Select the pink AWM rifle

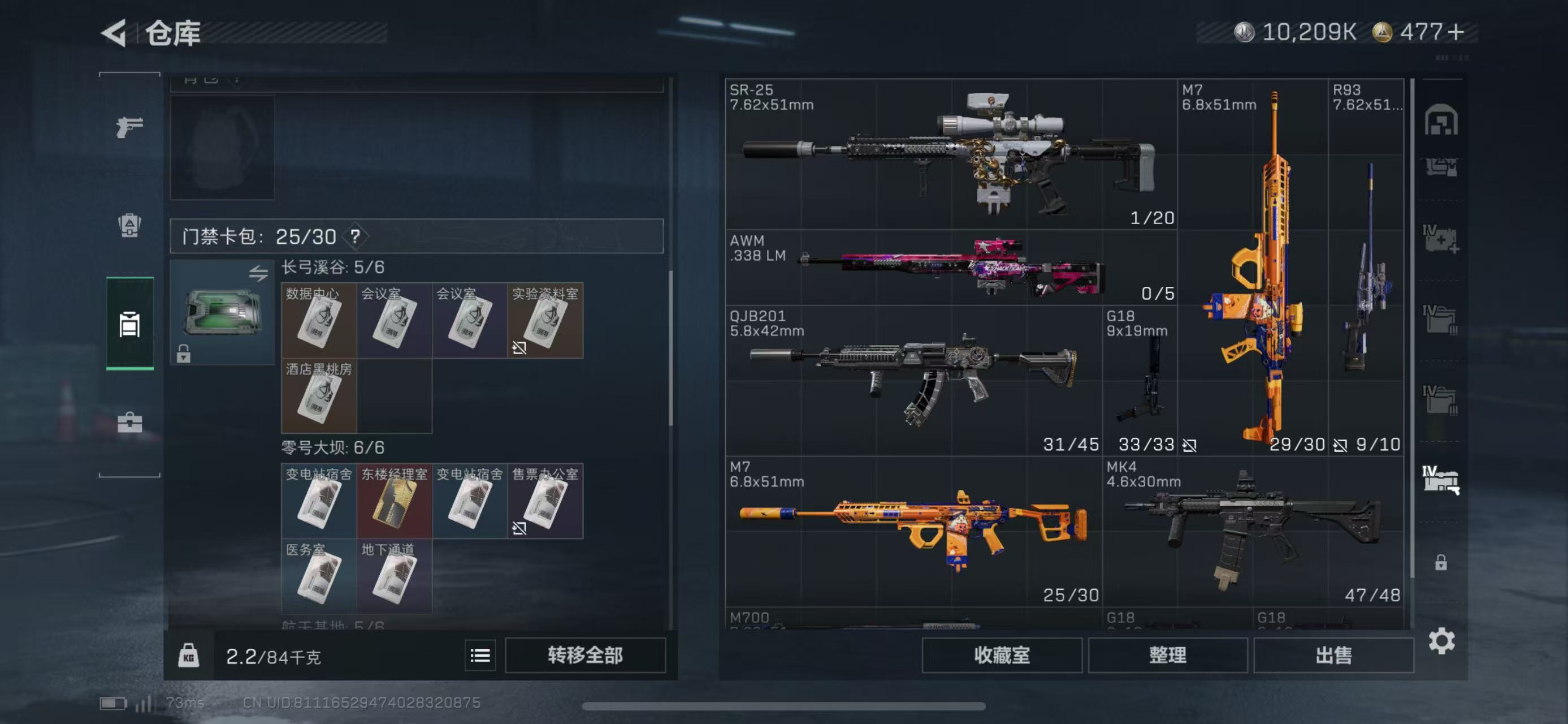[x=950, y=268]
